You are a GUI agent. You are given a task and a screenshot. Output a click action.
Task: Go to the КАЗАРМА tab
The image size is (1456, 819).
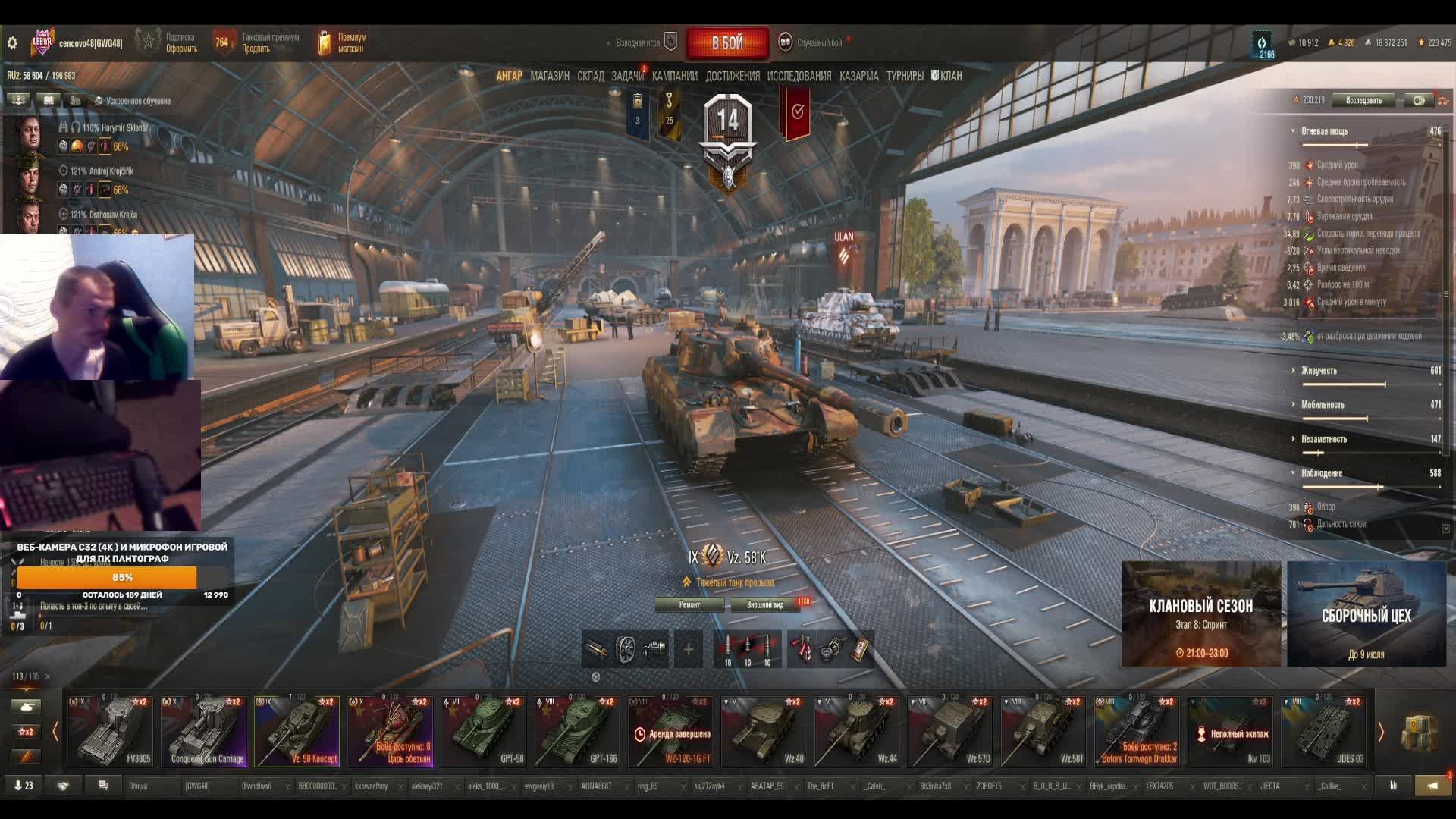(x=858, y=76)
